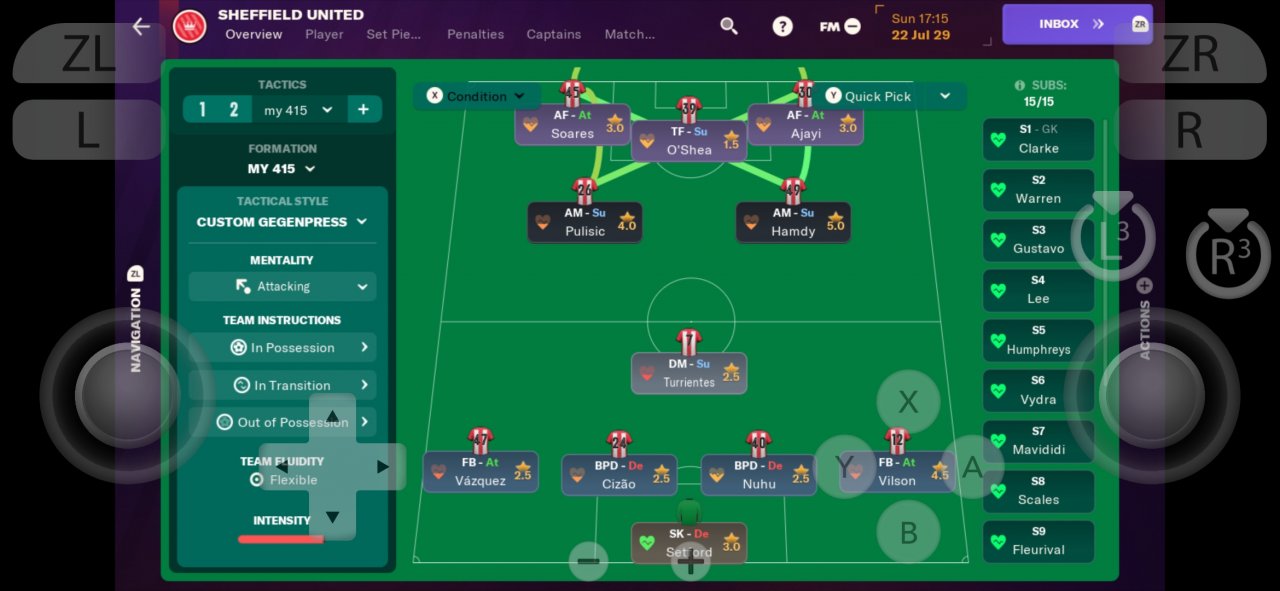Go back with the arrow button

tap(141, 27)
